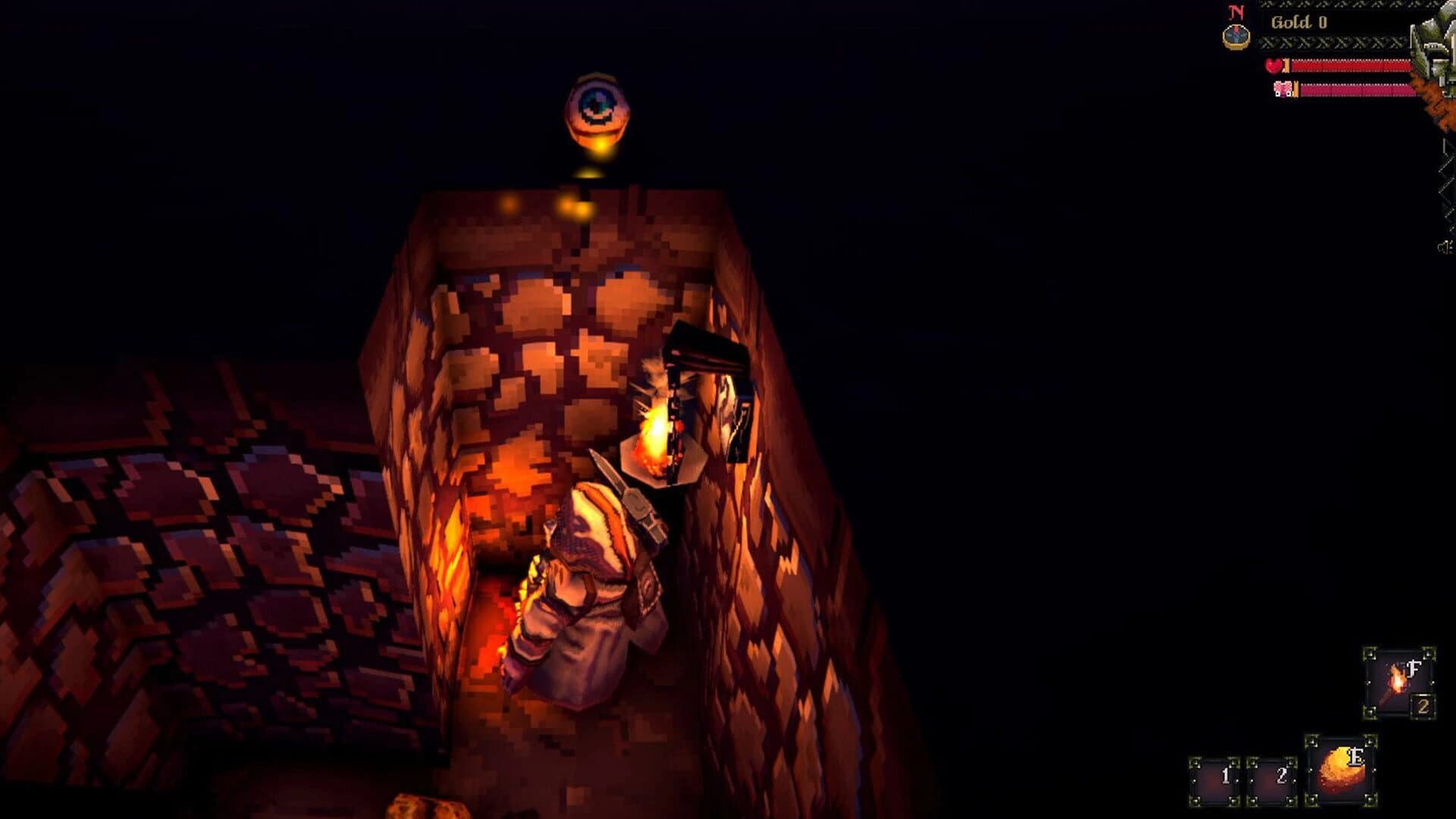Click the pink moth icon beside the magic bar

(1285, 89)
